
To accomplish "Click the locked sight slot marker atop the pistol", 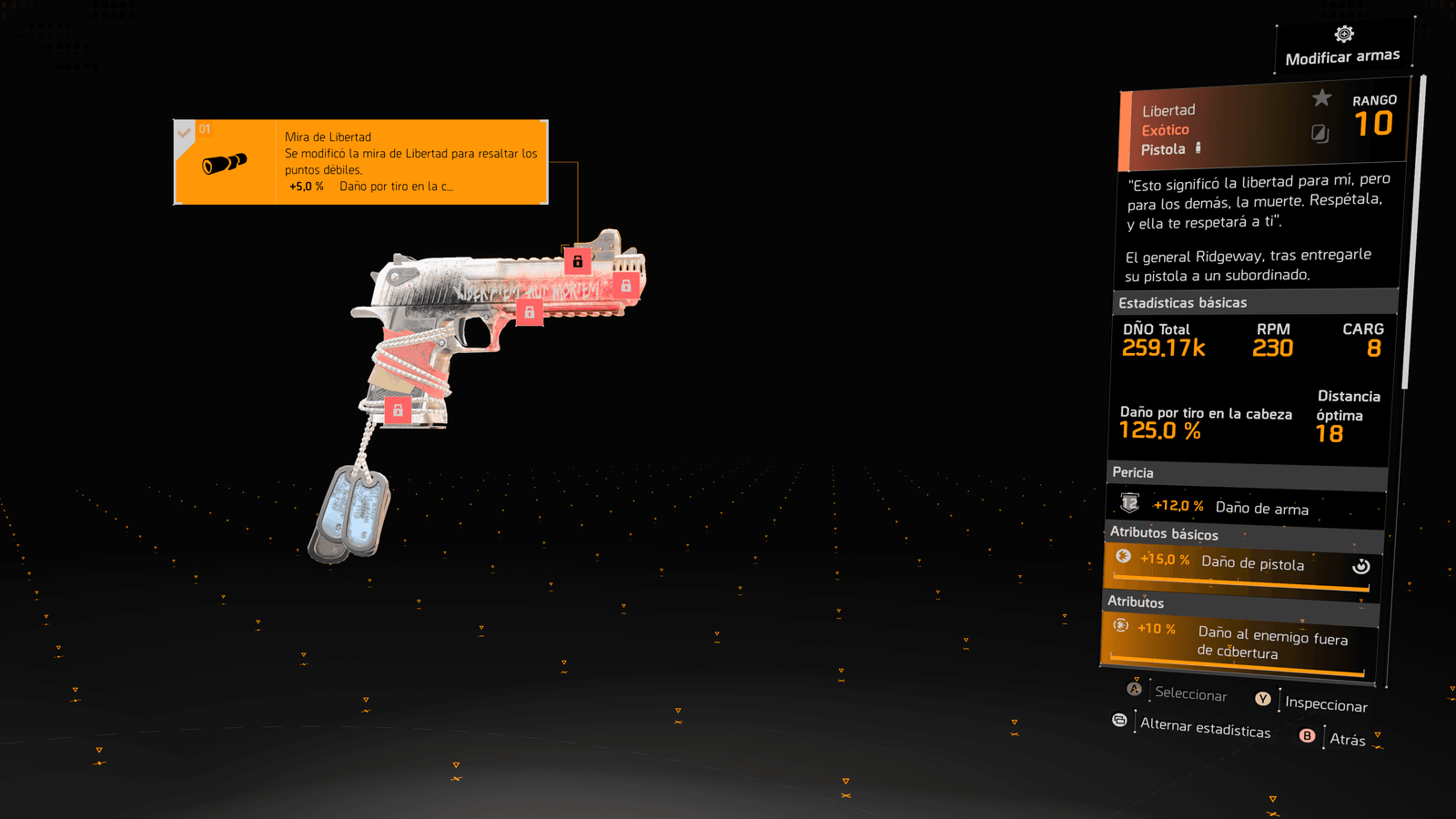I will pos(578,261).
